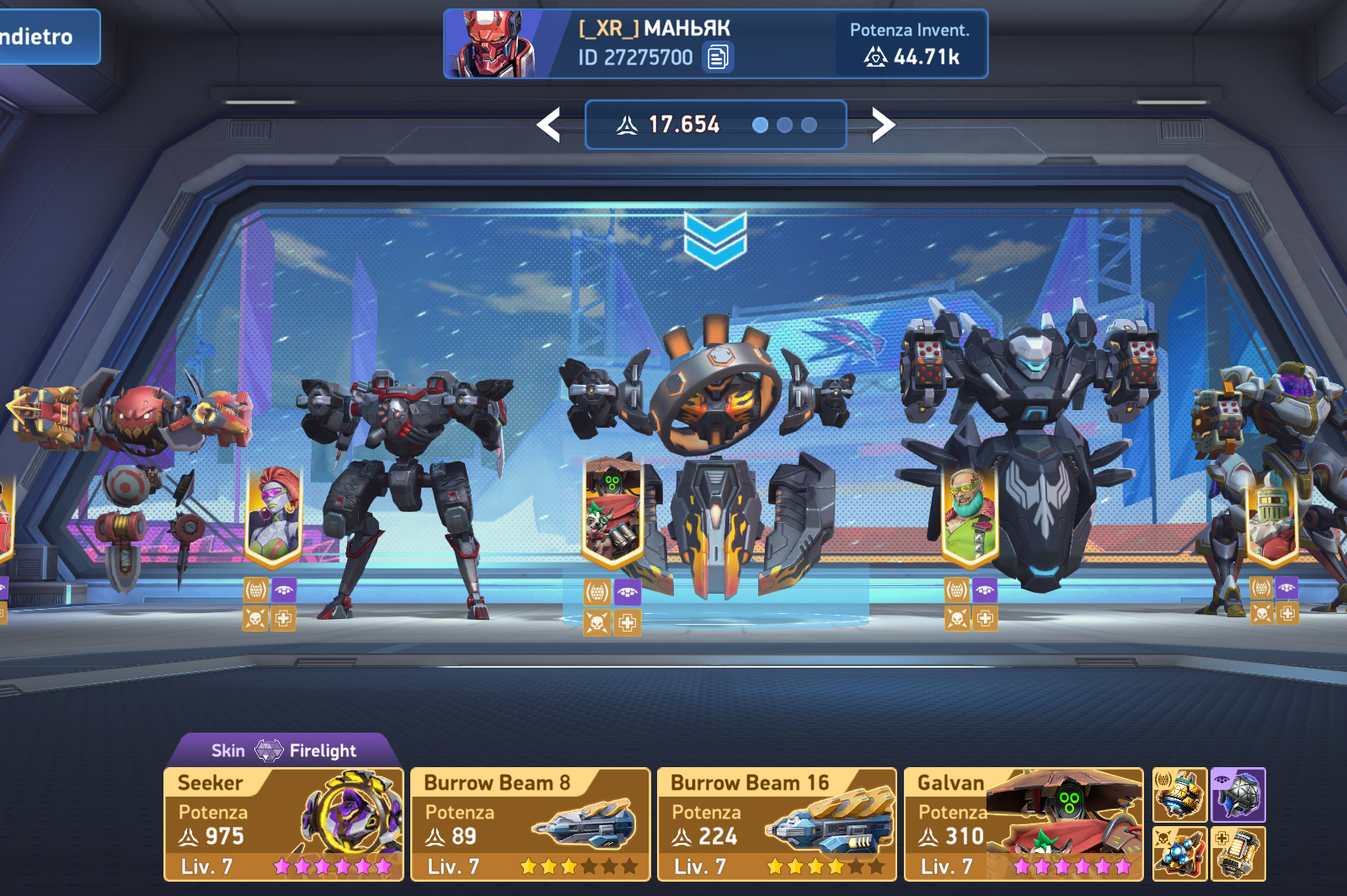This screenshot has width=1347, height=896.
Task: Open the purple-highlighted implant slot in bottom panel
Action: point(1237,795)
